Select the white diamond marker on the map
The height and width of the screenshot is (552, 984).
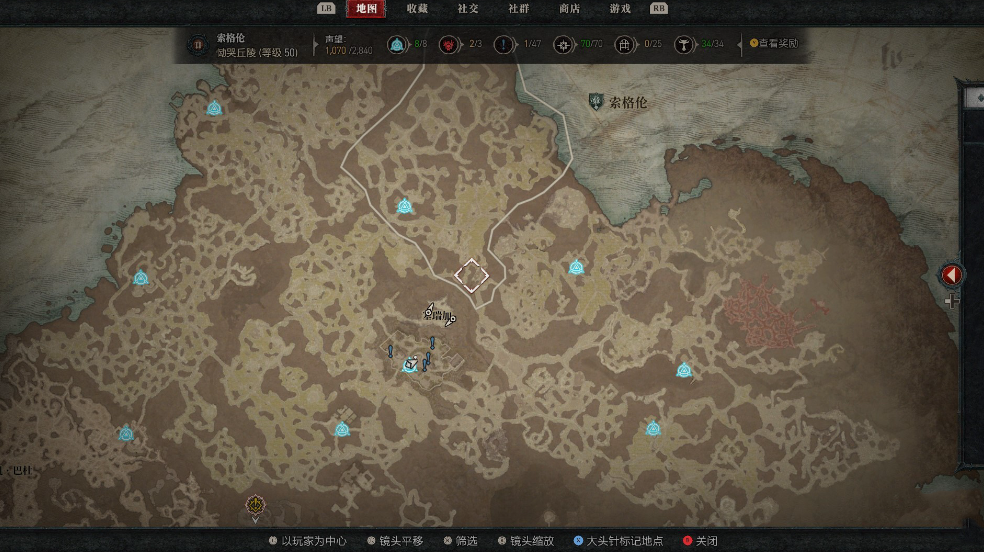(471, 273)
